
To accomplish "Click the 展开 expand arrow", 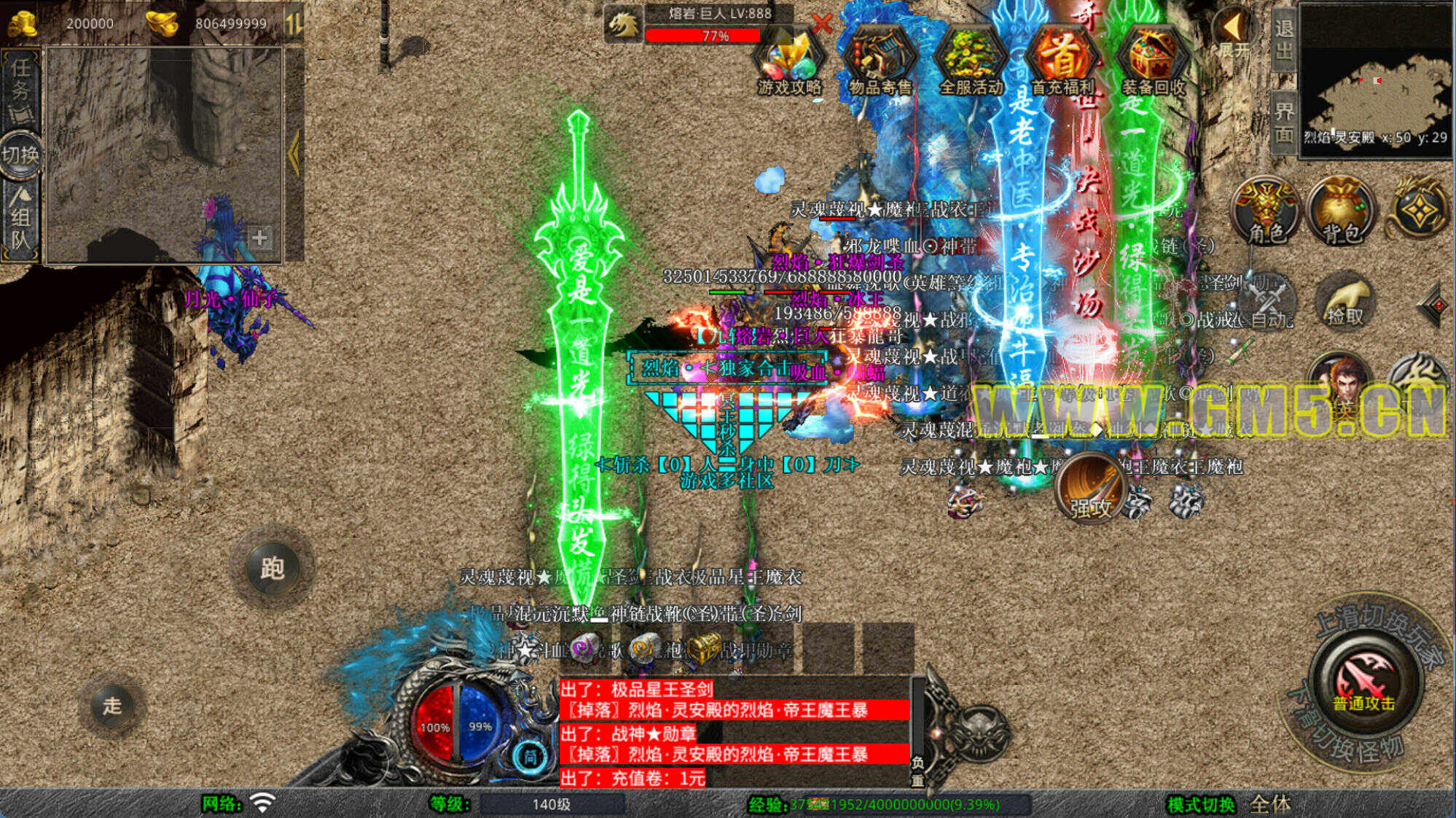I will click(1233, 33).
